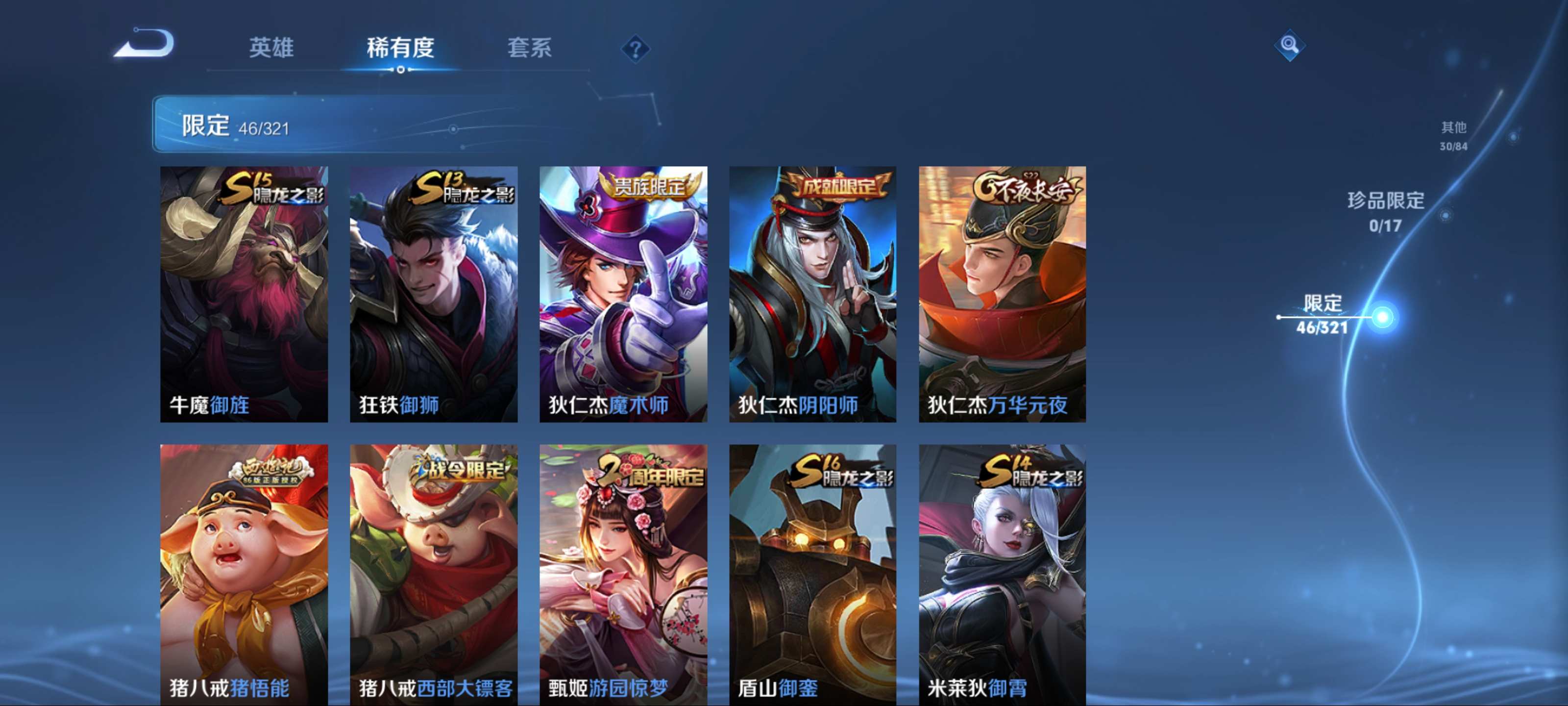View the 狄仁杰万华元夜 skin card
Screen dimensions: 1568x706
(1002, 294)
